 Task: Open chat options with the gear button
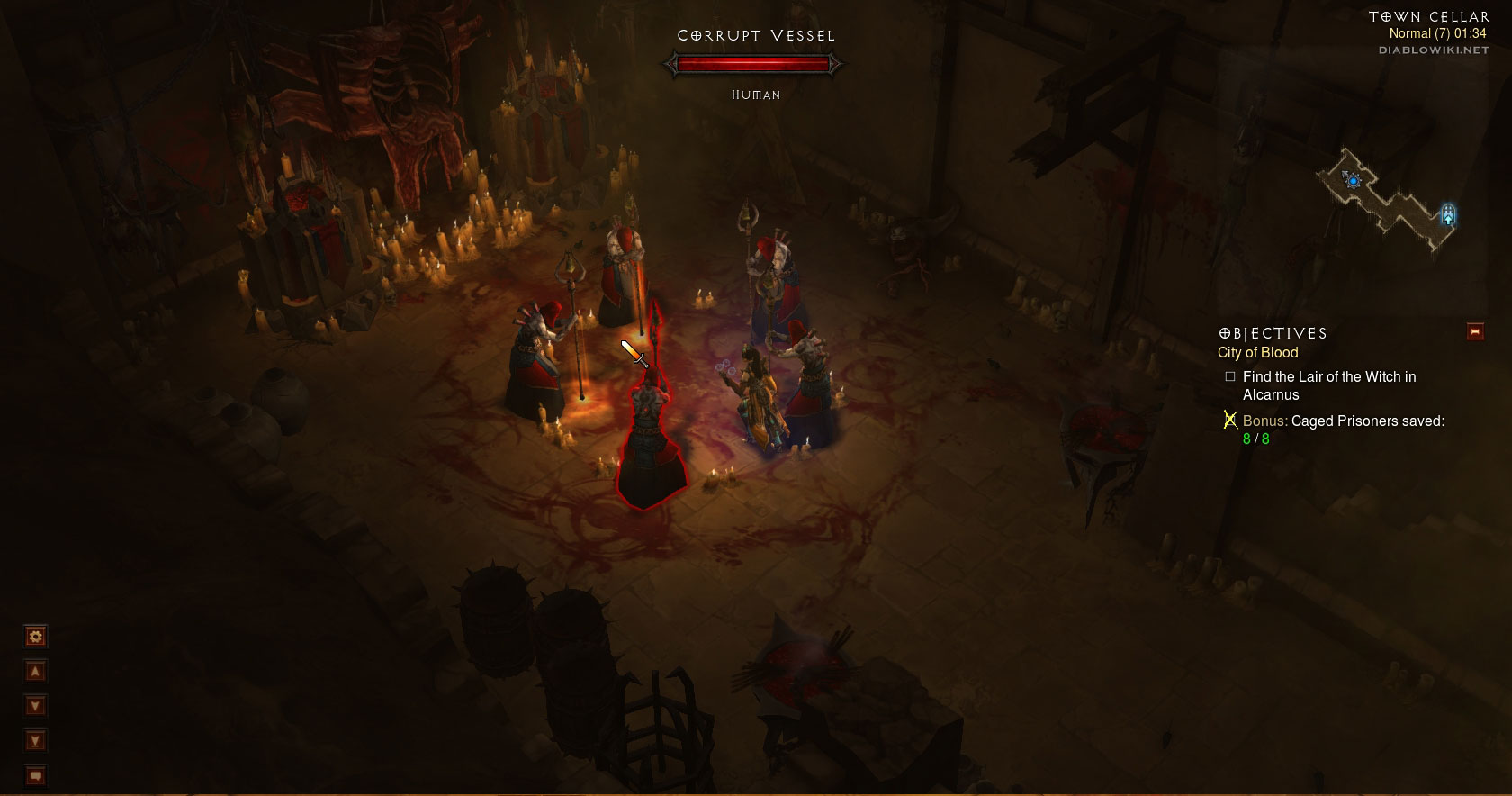click(x=35, y=637)
